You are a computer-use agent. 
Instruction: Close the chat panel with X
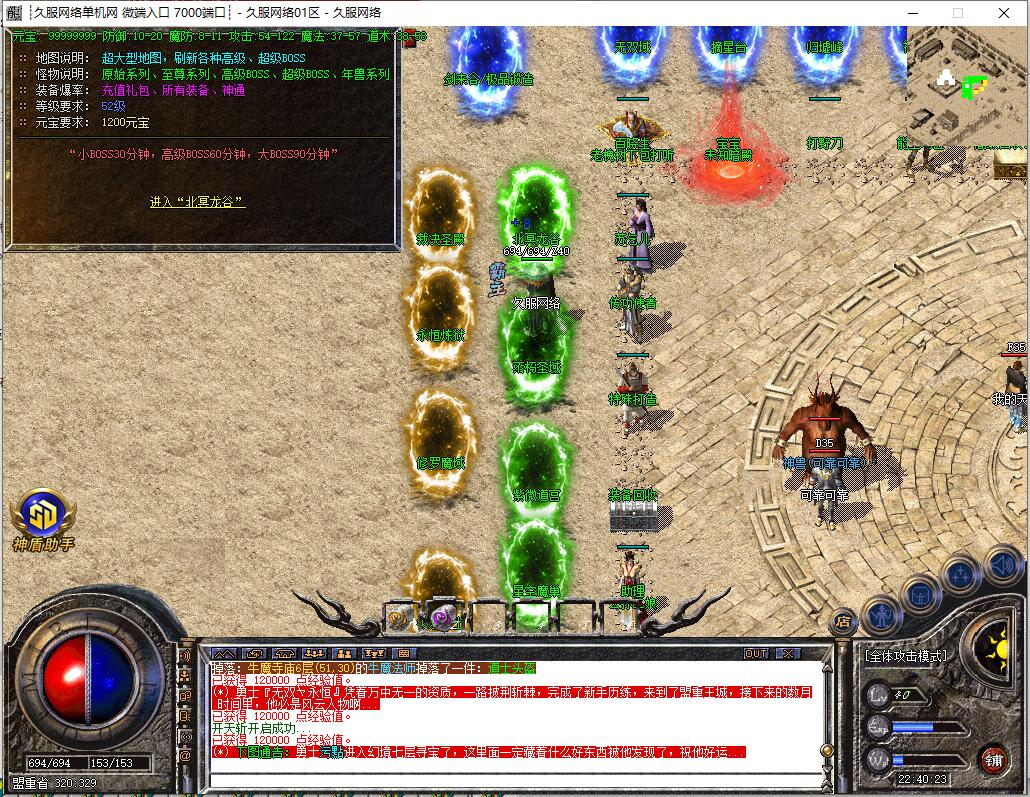click(789, 653)
